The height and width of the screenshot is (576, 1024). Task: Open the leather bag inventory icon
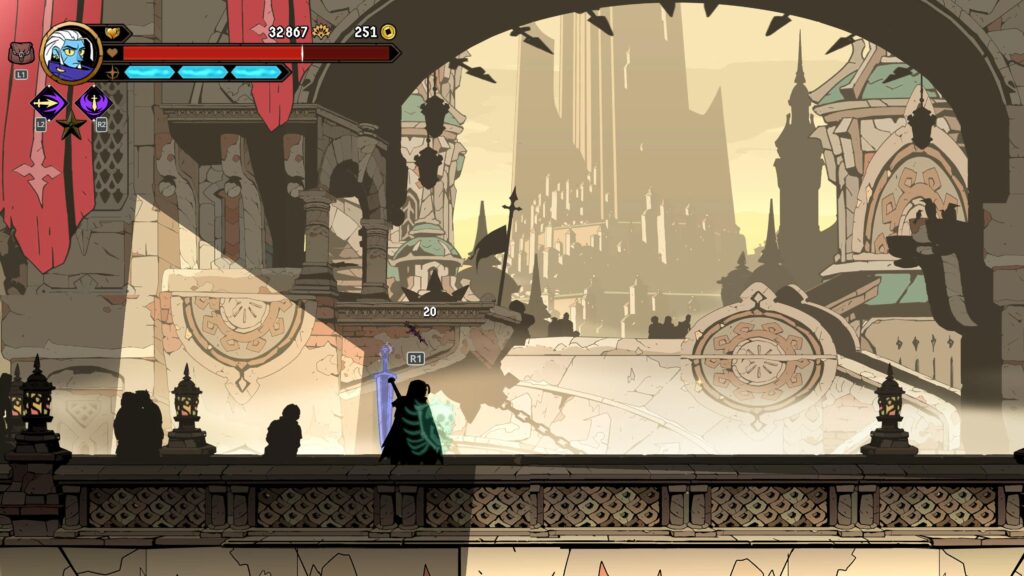click(20, 53)
